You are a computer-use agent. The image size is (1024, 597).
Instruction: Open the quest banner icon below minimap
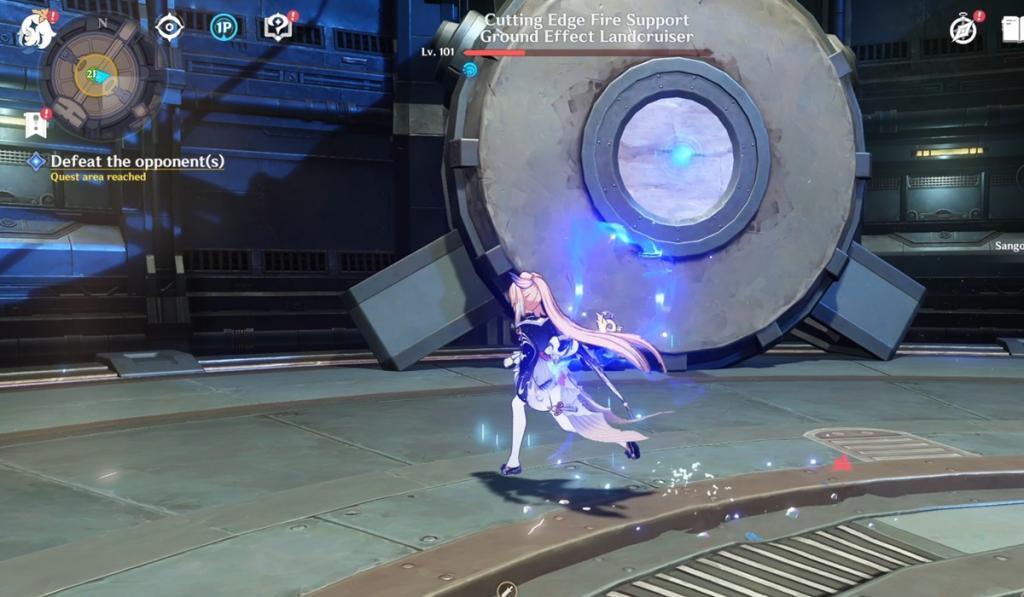coord(36,124)
